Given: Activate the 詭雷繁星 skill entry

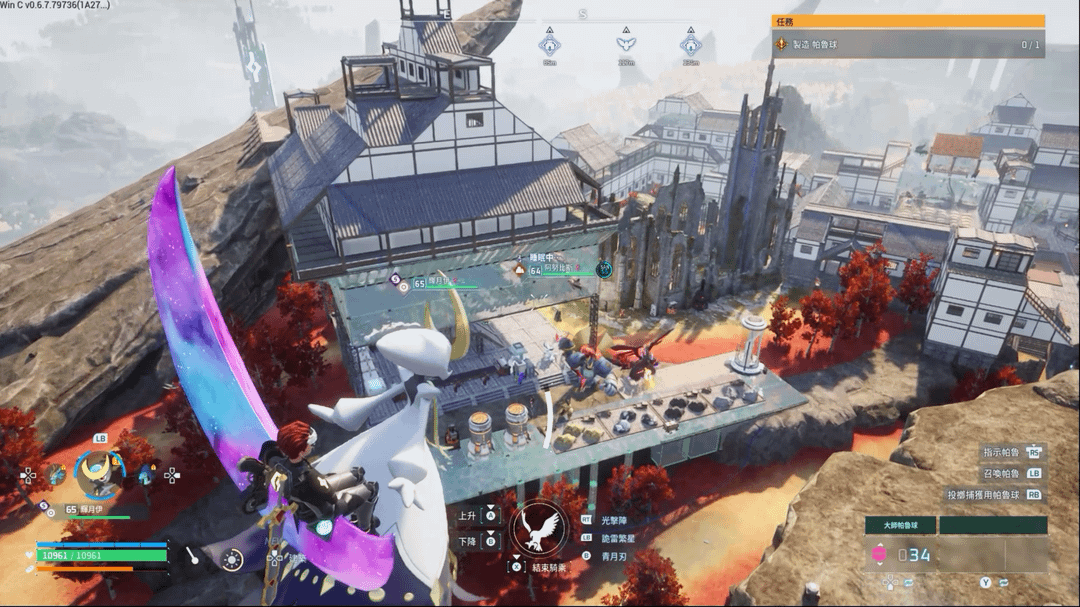Looking at the screenshot, I should click(622, 537).
